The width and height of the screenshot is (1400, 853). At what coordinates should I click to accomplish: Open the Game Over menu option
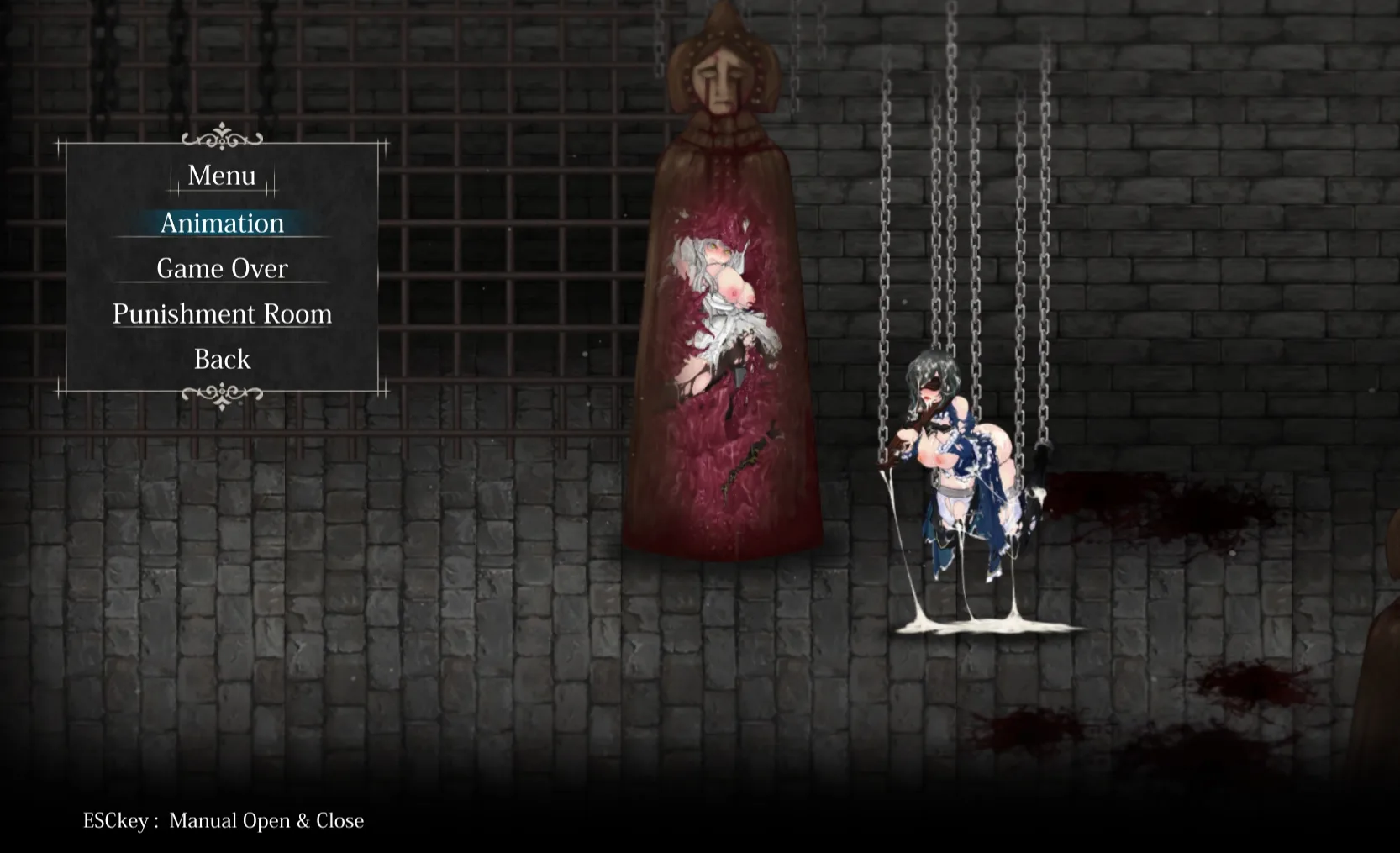click(x=222, y=268)
